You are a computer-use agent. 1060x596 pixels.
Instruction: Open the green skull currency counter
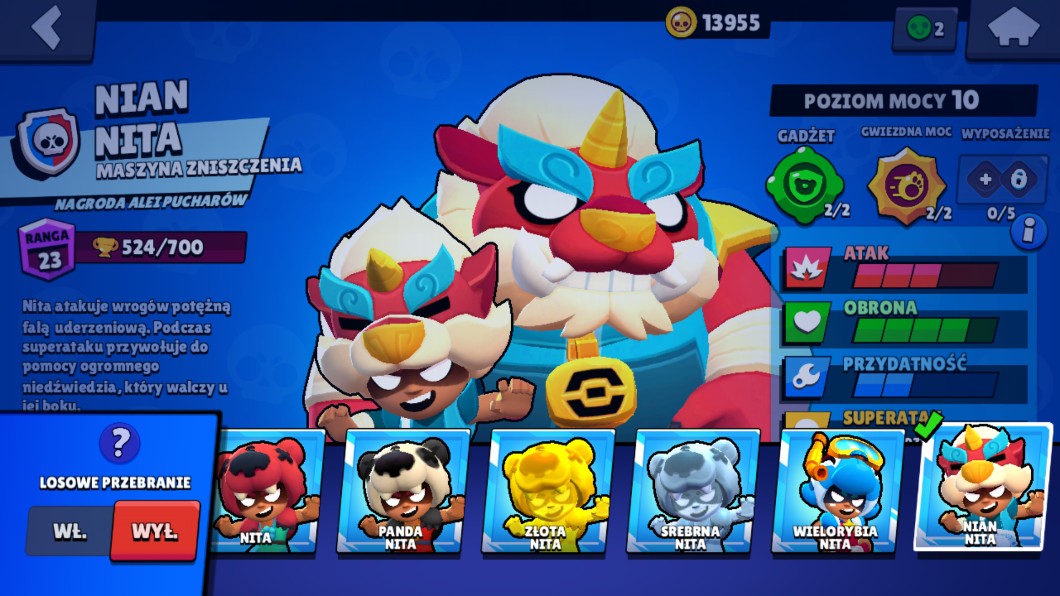924,29
